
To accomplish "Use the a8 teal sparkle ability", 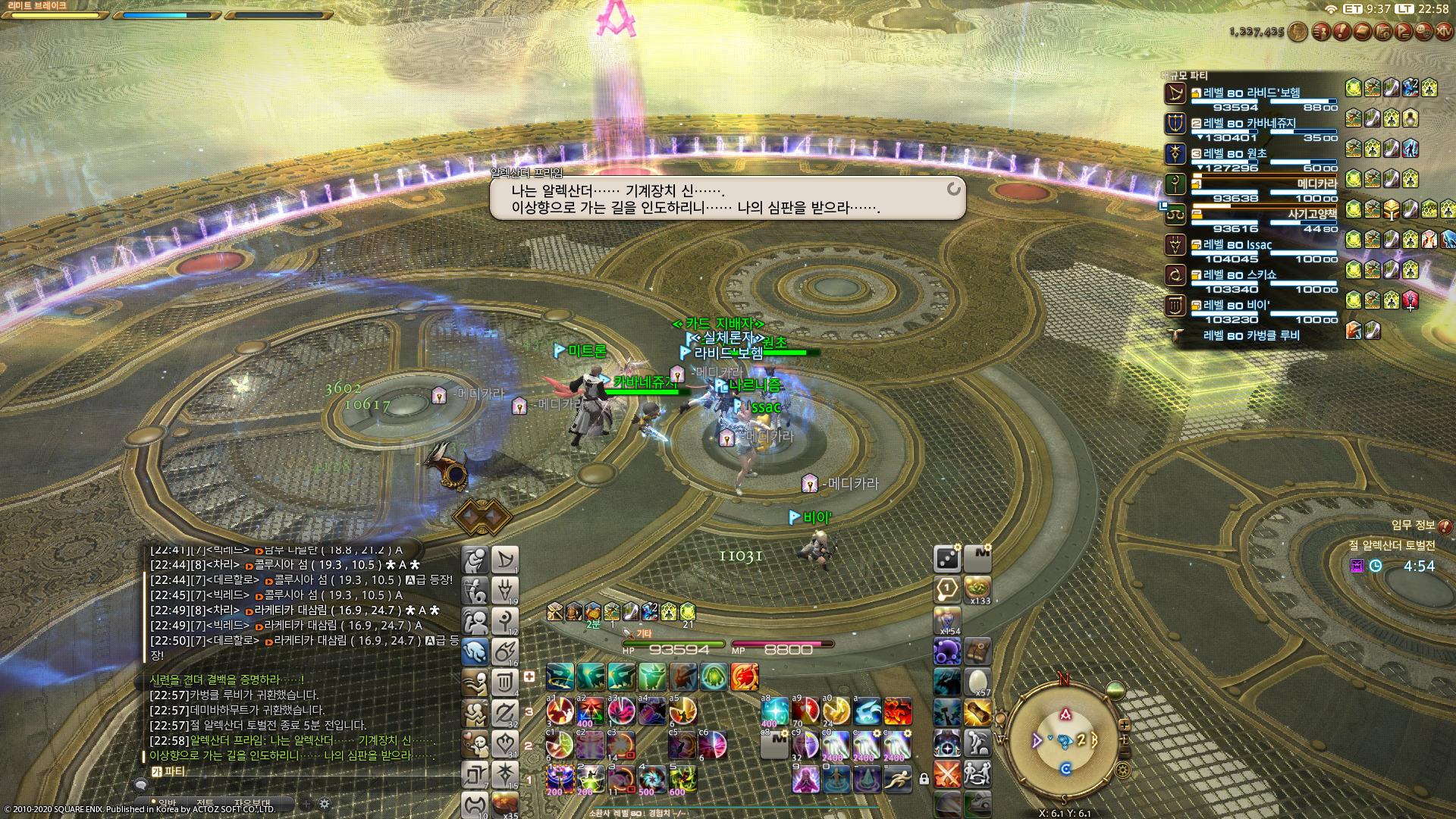I will [x=775, y=712].
